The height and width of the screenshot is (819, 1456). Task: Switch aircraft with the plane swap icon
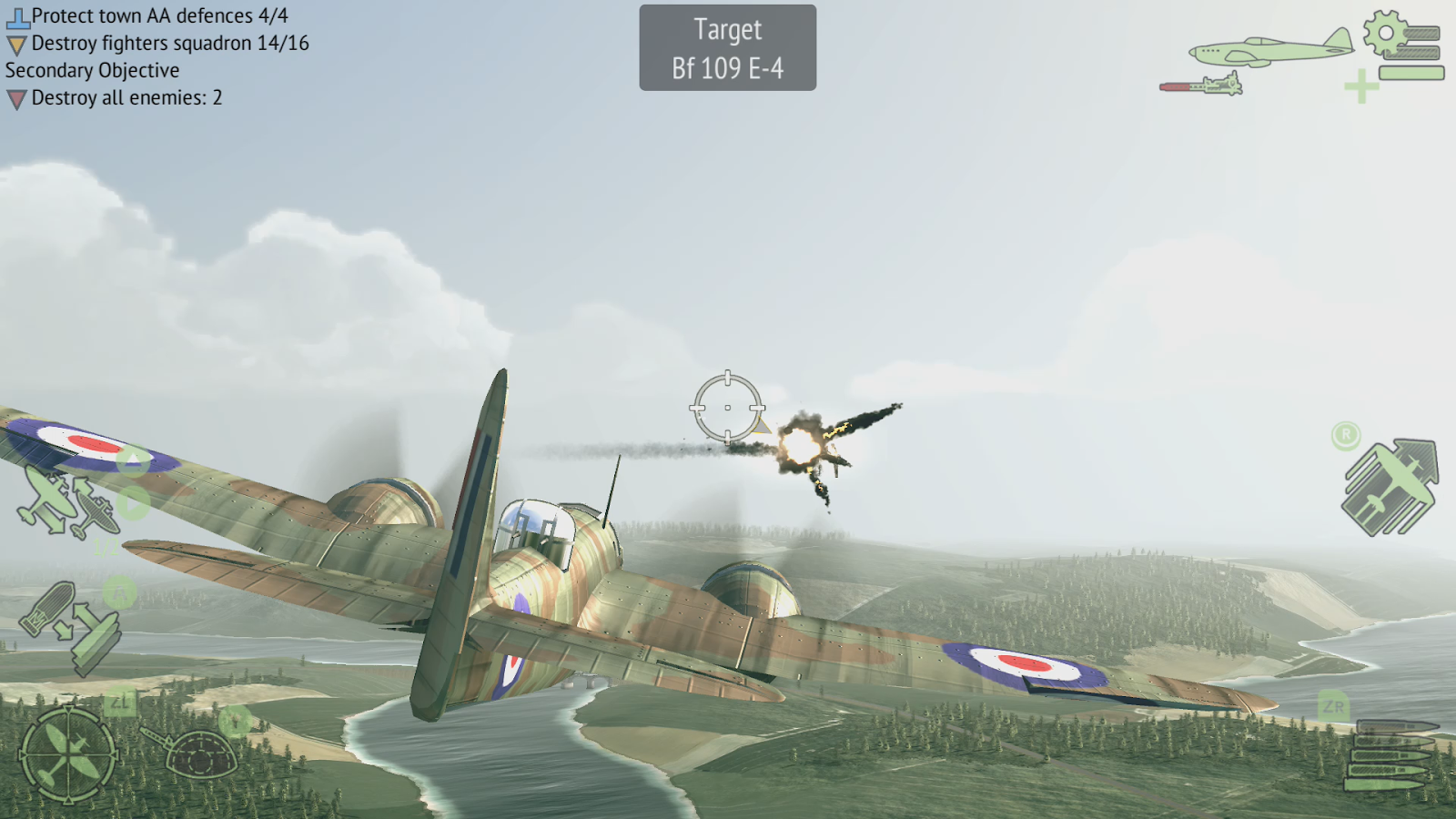(68, 501)
